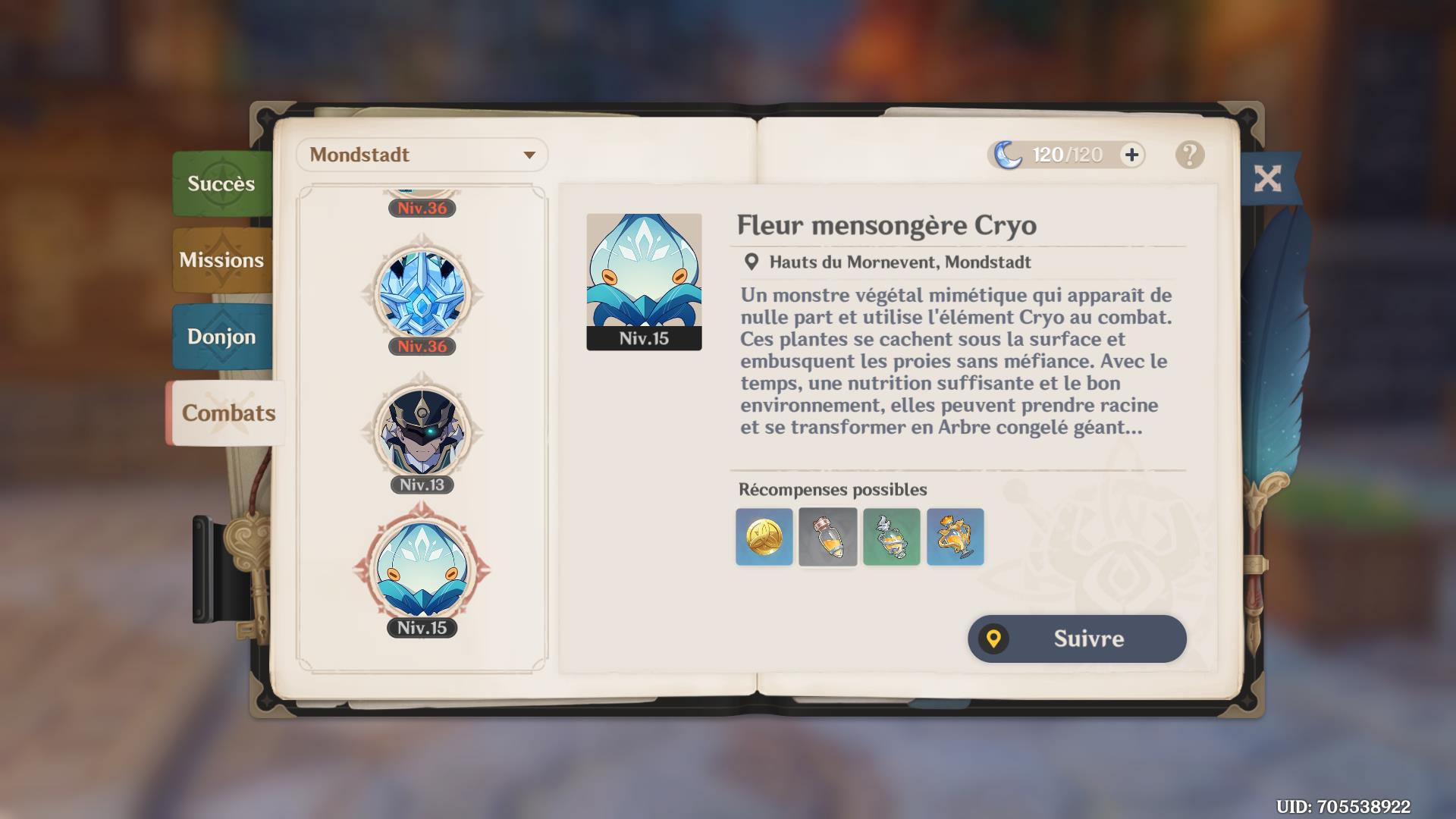View the Mora coin reward icon
Image resolution: width=1456 pixels, height=819 pixels.
click(763, 537)
